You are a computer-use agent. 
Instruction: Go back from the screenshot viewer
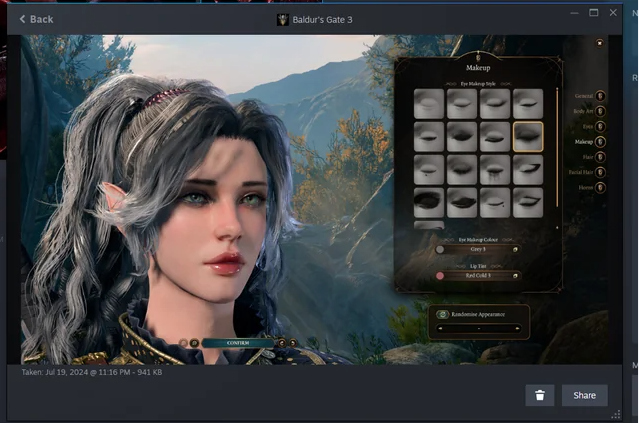(36, 19)
